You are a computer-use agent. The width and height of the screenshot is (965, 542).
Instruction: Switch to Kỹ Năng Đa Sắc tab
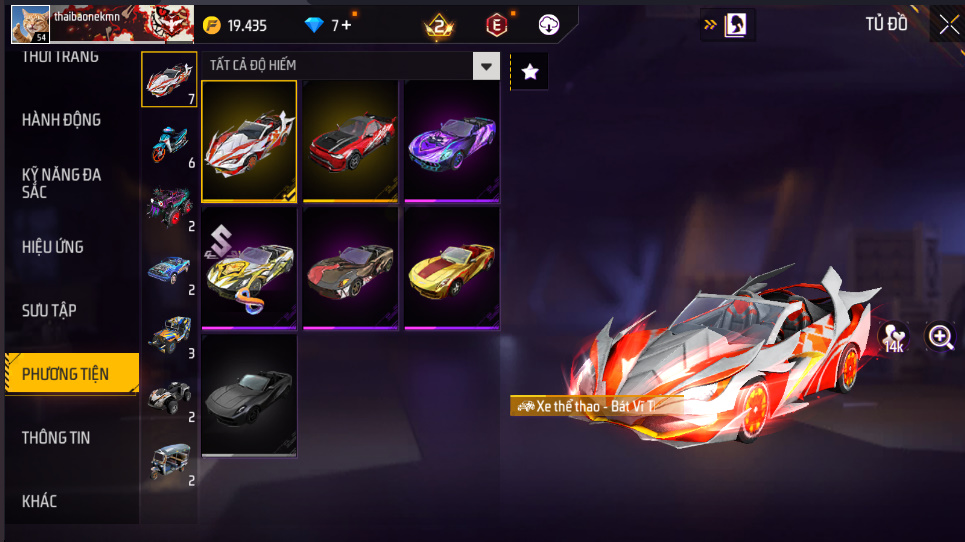click(x=62, y=183)
